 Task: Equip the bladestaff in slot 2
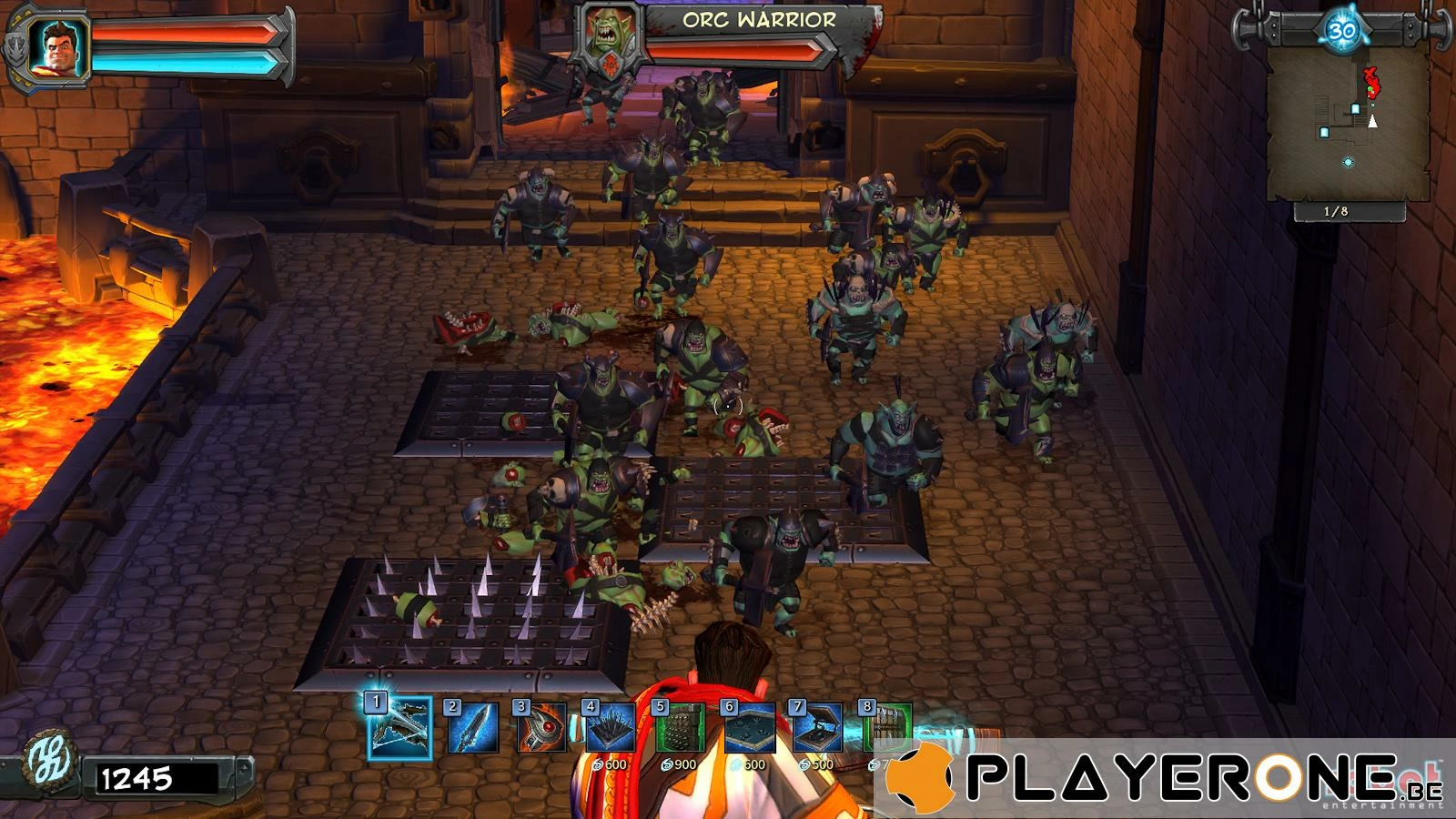(x=473, y=728)
